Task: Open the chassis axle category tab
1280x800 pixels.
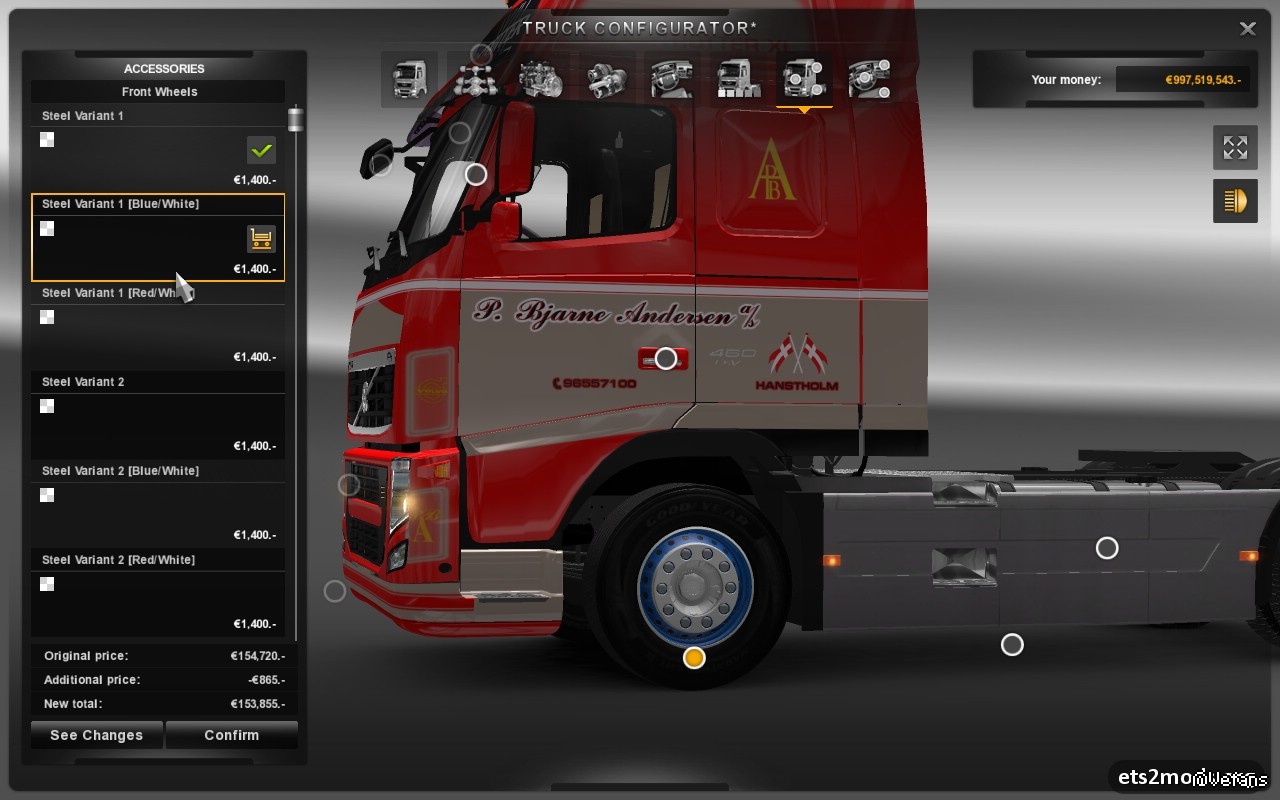Action: click(x=475, y=79)
